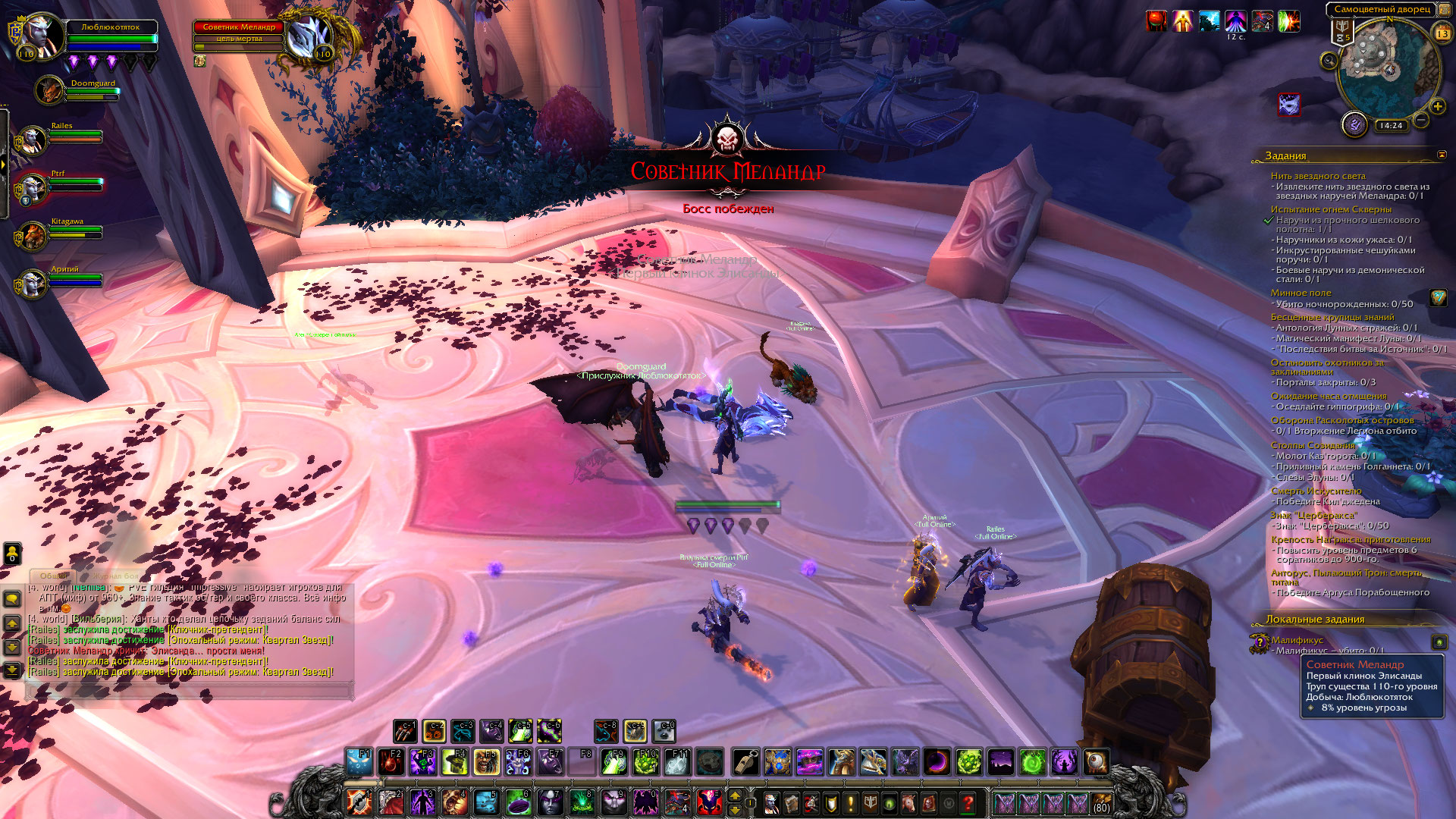Open the main backpack showing (80)
The height and width of the screenshot is (819, 1456).
1101,802
